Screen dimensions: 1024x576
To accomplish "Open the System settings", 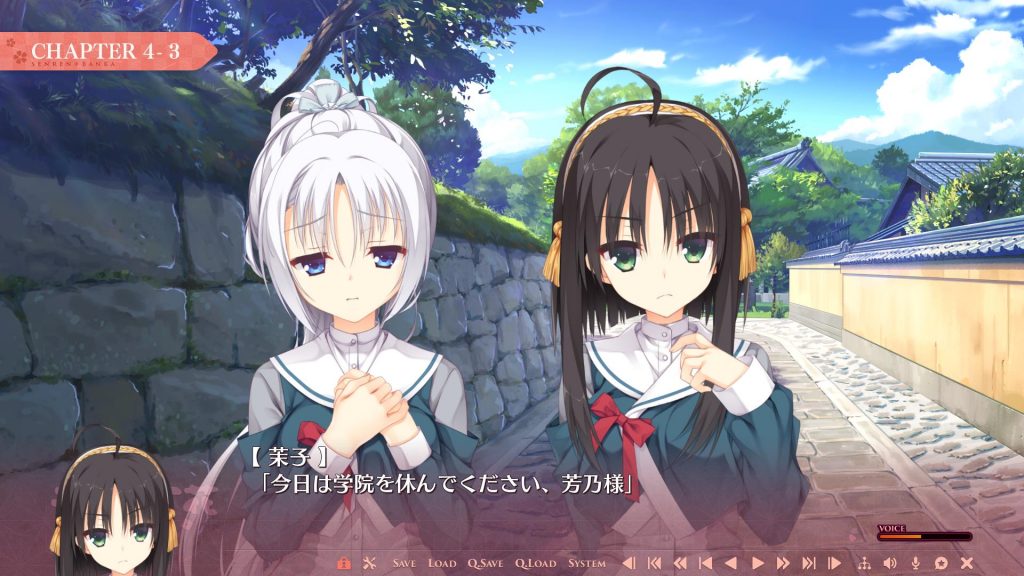I will [x=586, y=563].
